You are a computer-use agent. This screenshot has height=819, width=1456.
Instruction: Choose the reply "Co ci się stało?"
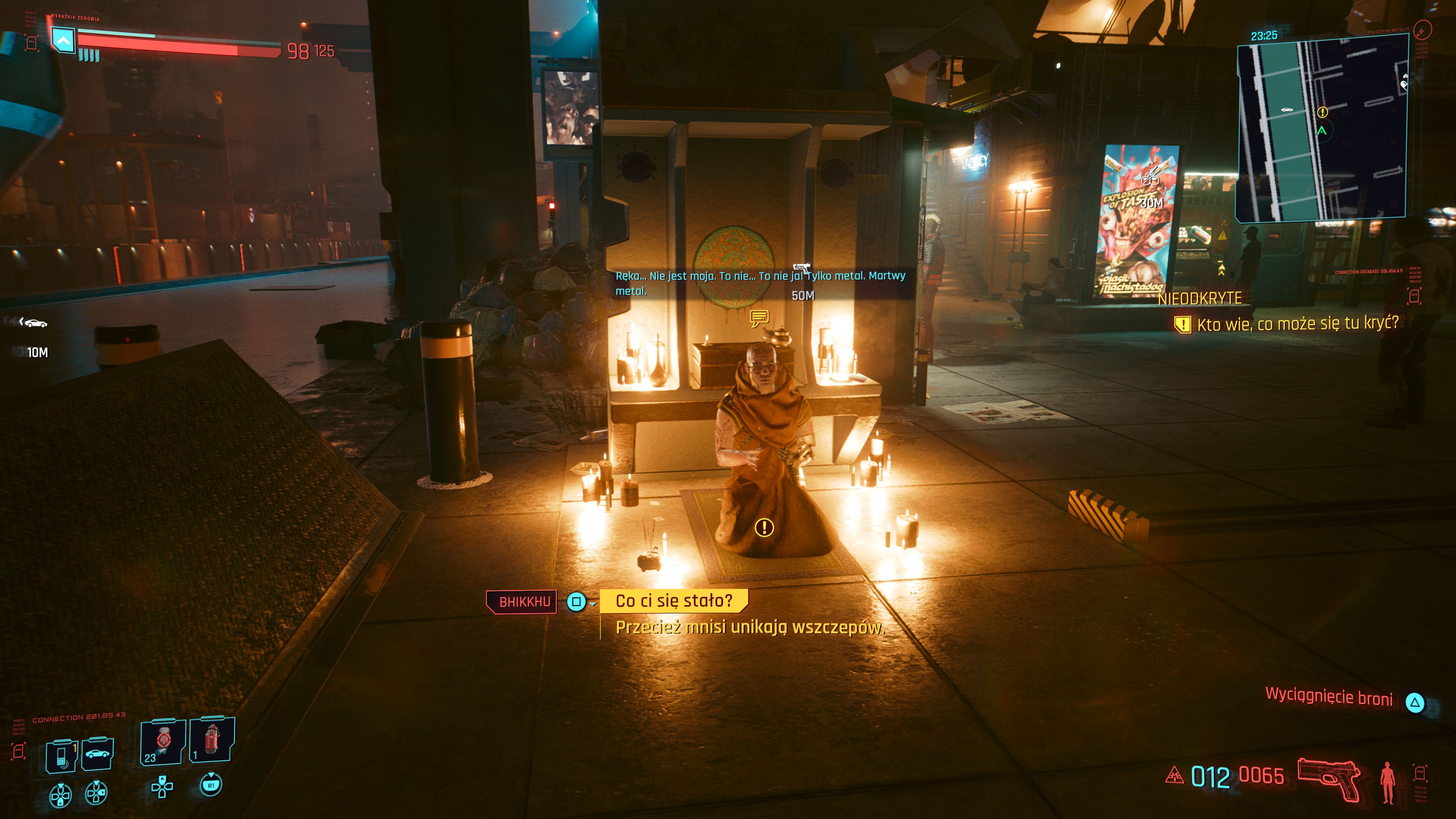point(673,600)
